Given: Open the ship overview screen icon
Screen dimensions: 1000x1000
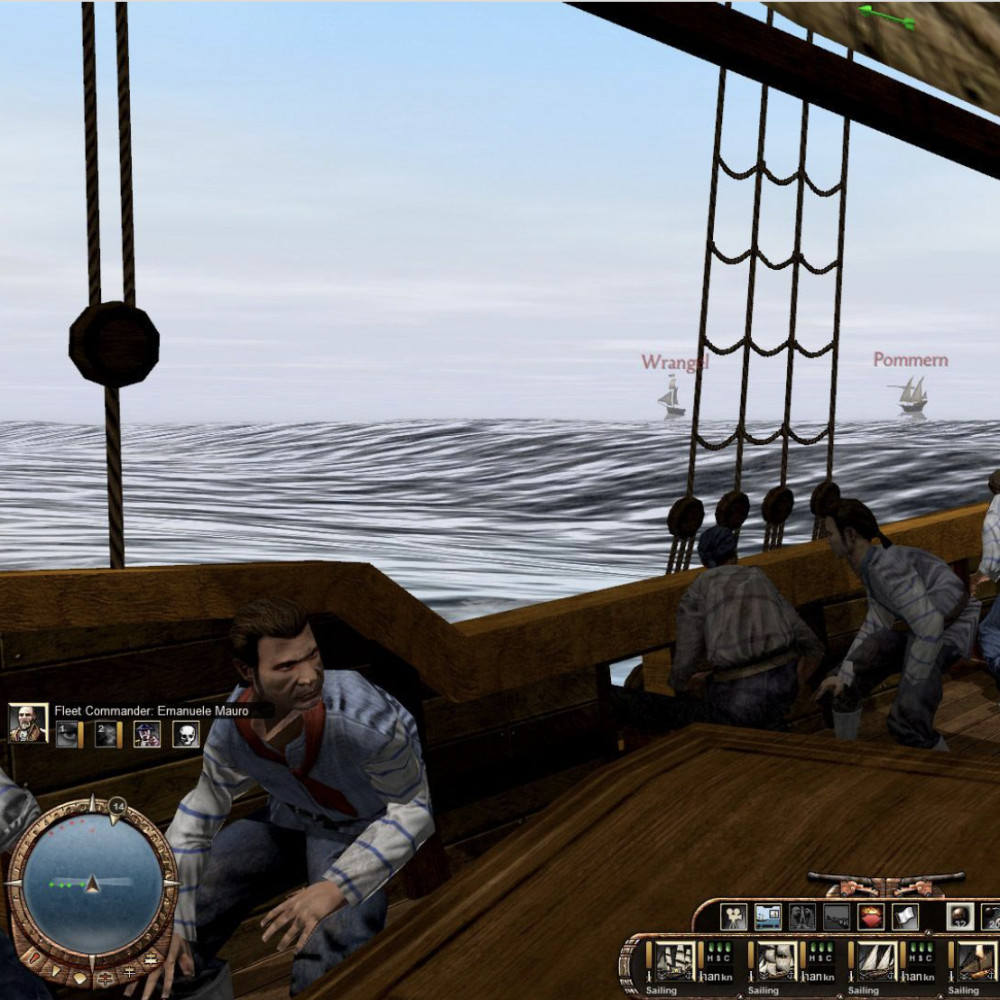Looking at the screenshot, I should [768, 916].
